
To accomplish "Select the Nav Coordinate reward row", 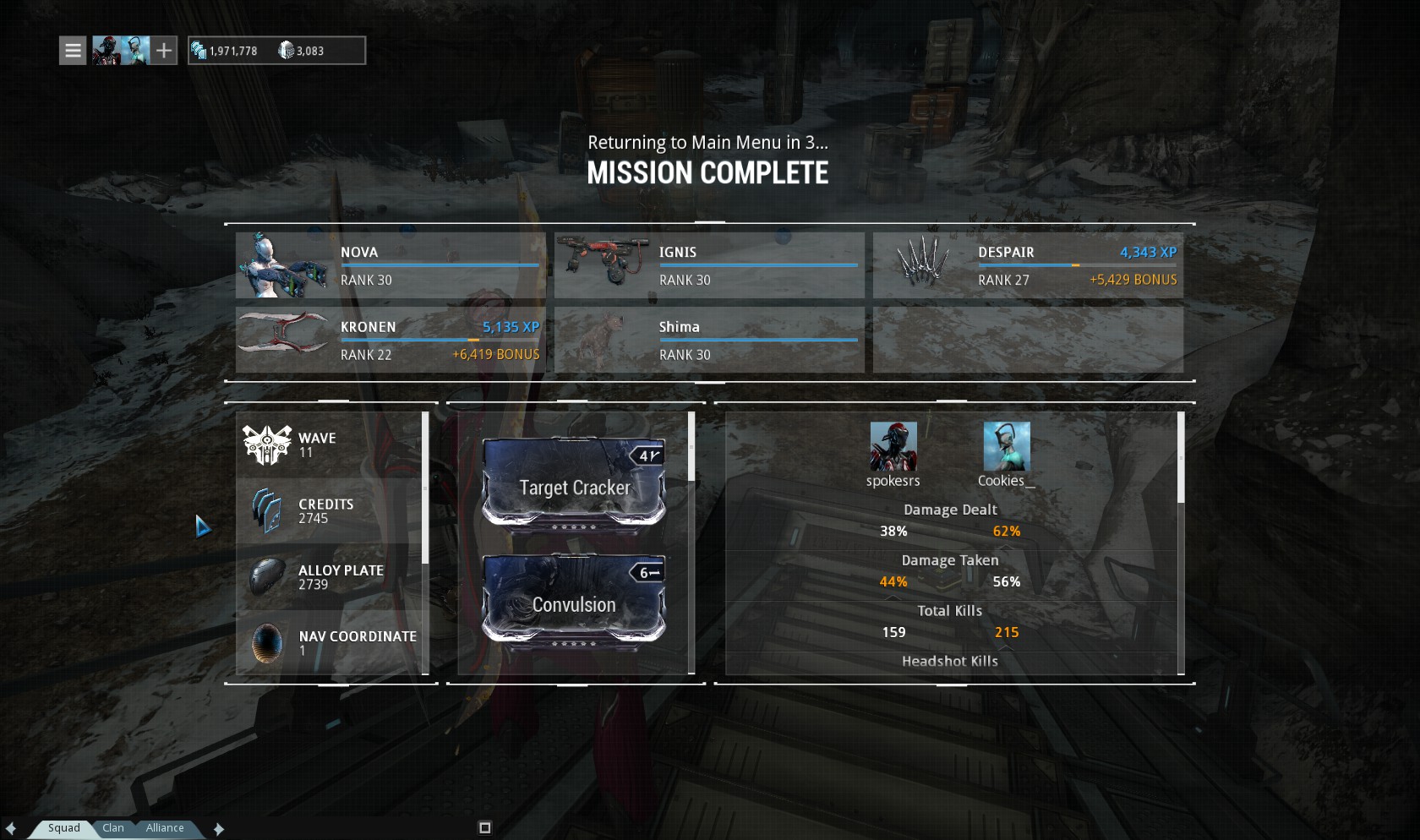I will tap(330, 643).
